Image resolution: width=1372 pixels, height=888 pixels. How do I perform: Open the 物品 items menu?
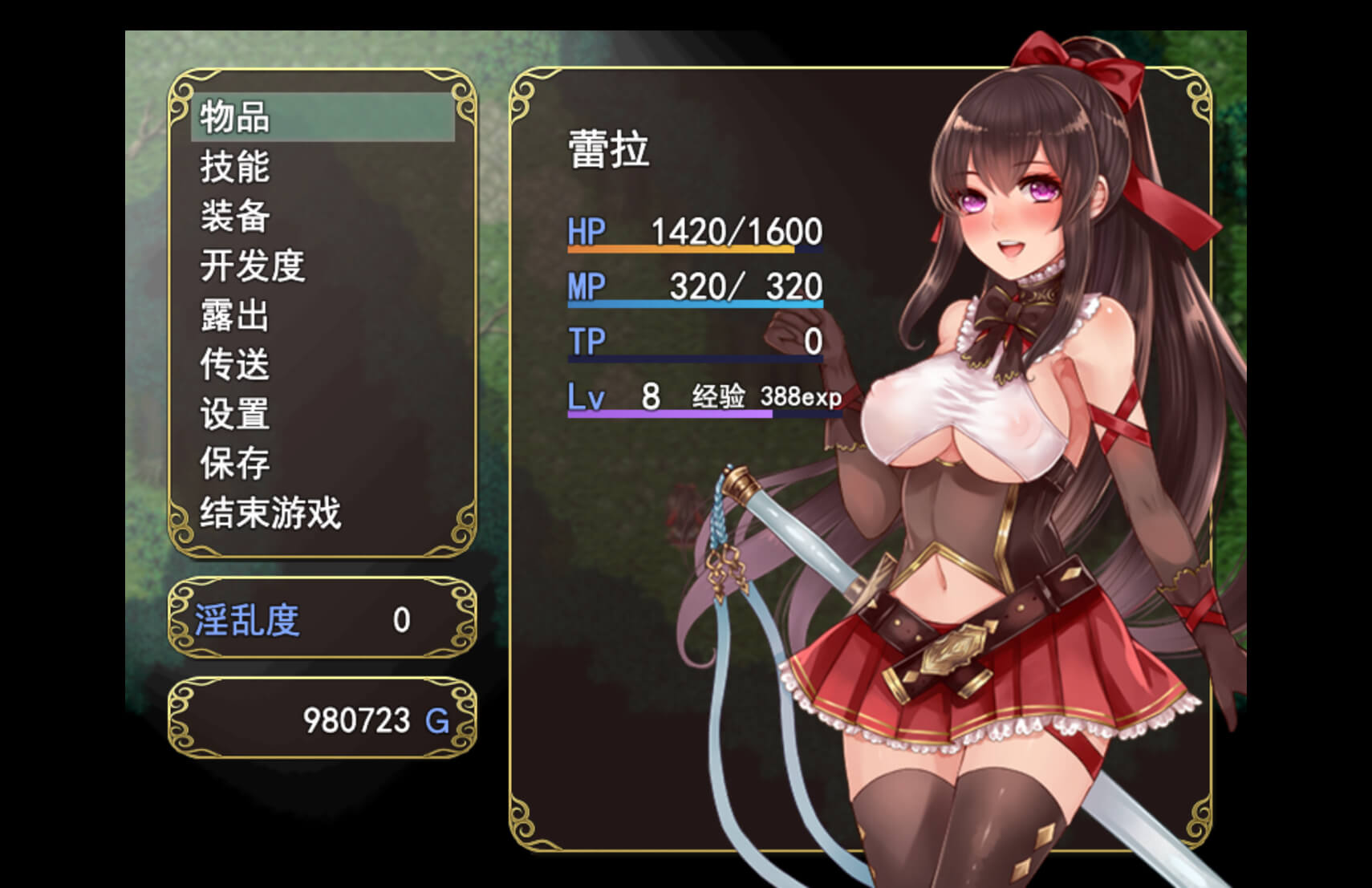point(236,117)
